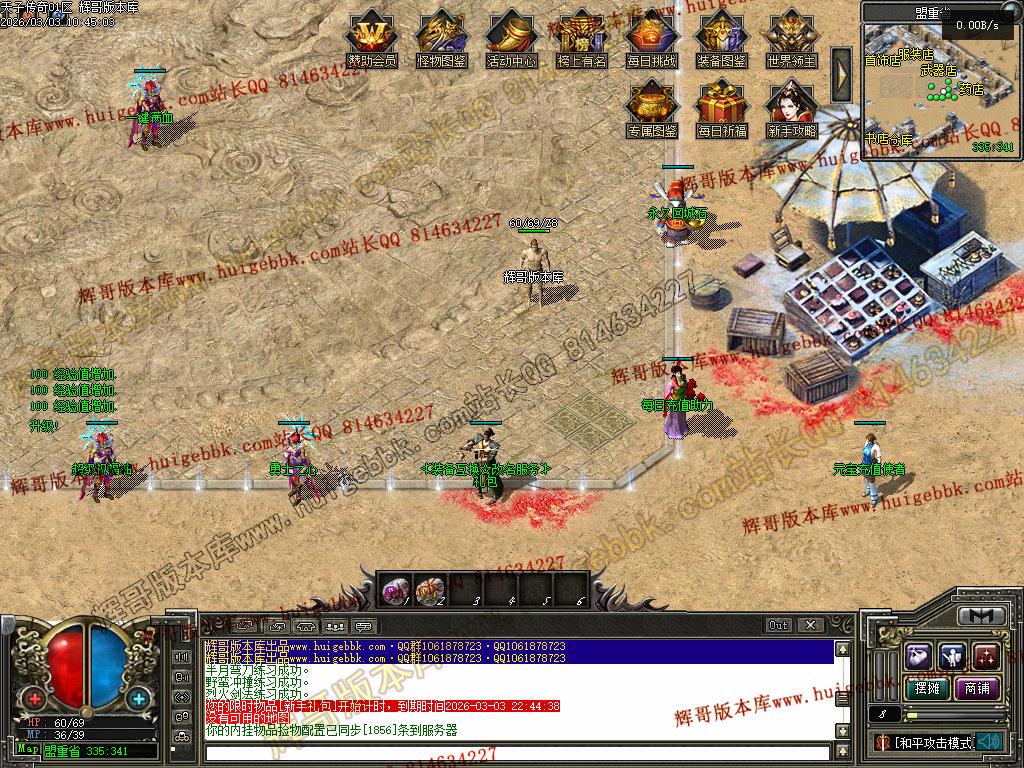Toggle the sound speaker icon
This screenshot has height=768, width=1024.
989,742
